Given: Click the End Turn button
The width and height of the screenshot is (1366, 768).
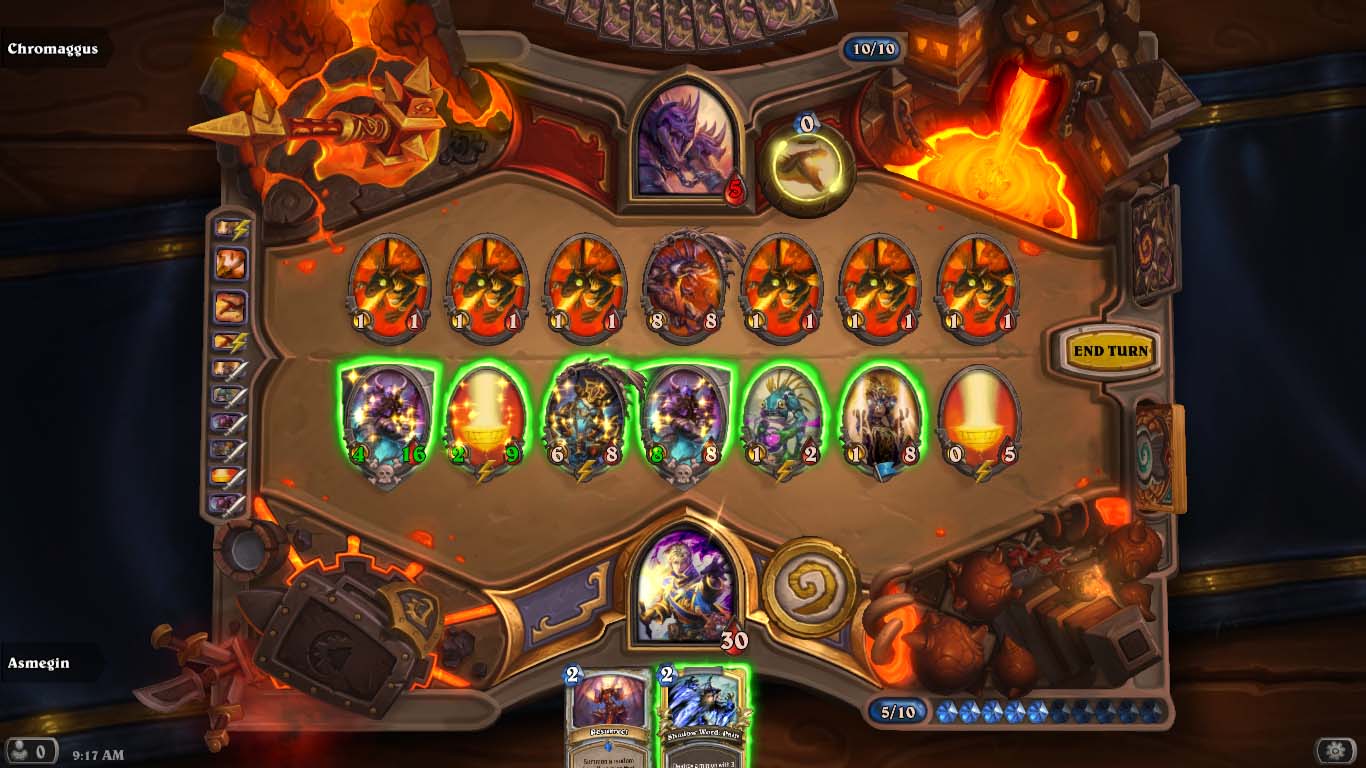Looking at the screenshot, I should tap(1110, 351).
